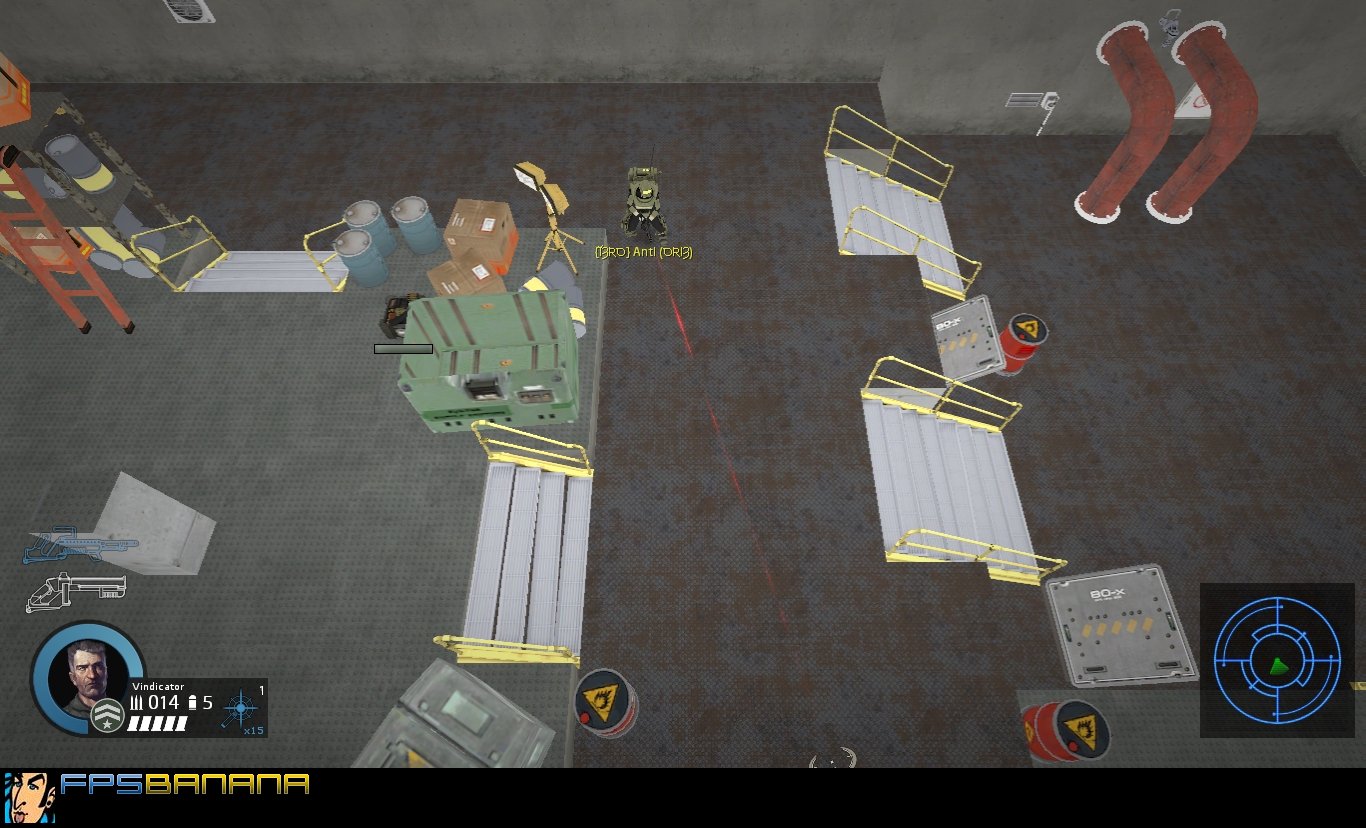1366x828 pixels.
Task: Click the bullets icon next to ammo count 014
Action: (135, 703)
